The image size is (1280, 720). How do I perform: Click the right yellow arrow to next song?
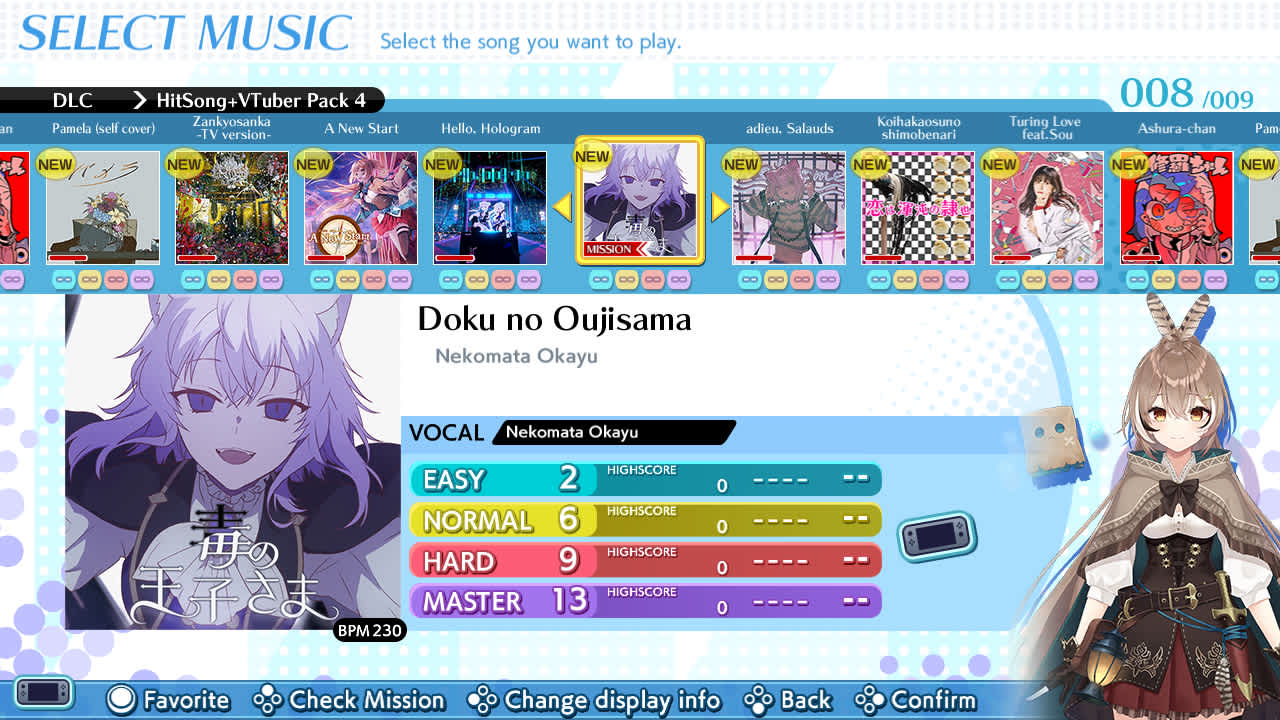point(719,207)
